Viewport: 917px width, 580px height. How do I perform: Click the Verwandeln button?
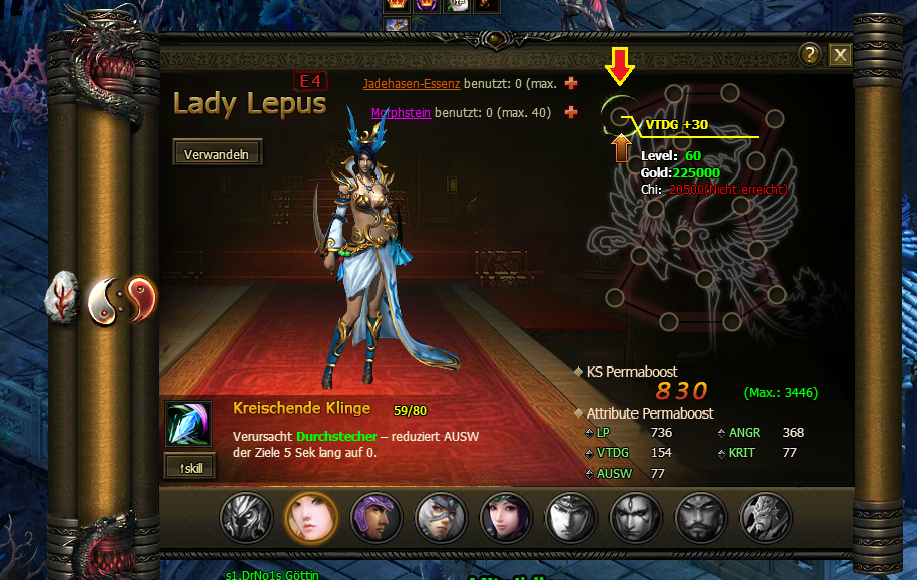(217, 153)
